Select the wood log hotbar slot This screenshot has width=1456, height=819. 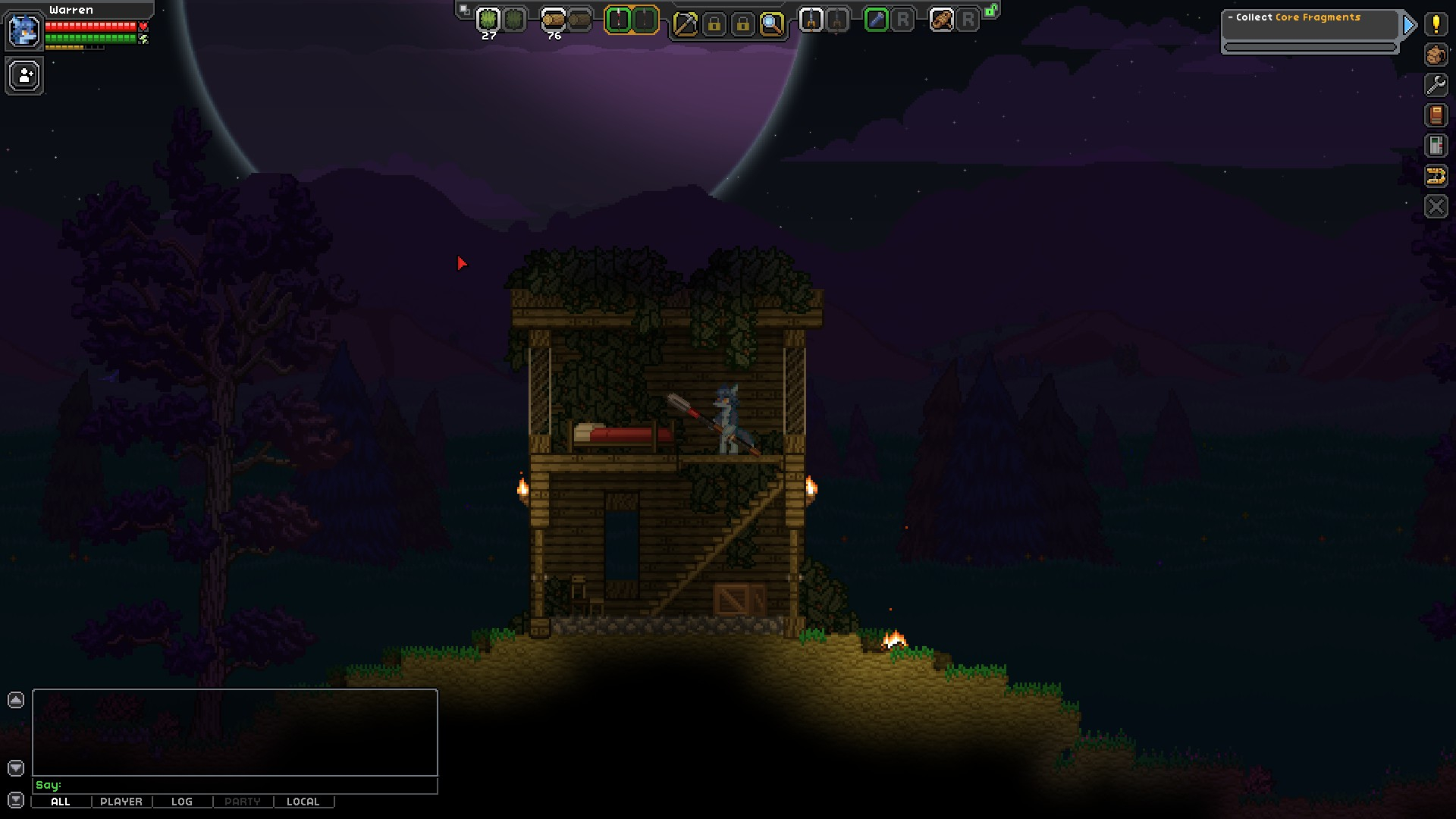[554, 20]
